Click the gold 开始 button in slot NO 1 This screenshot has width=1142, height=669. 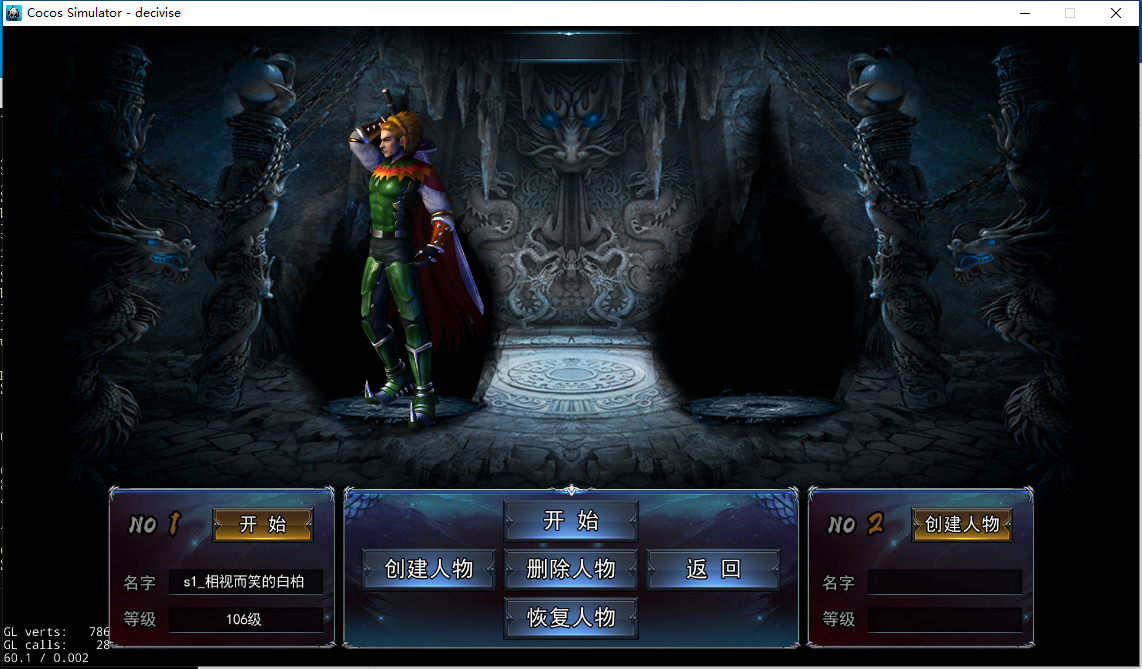(263, 524)
